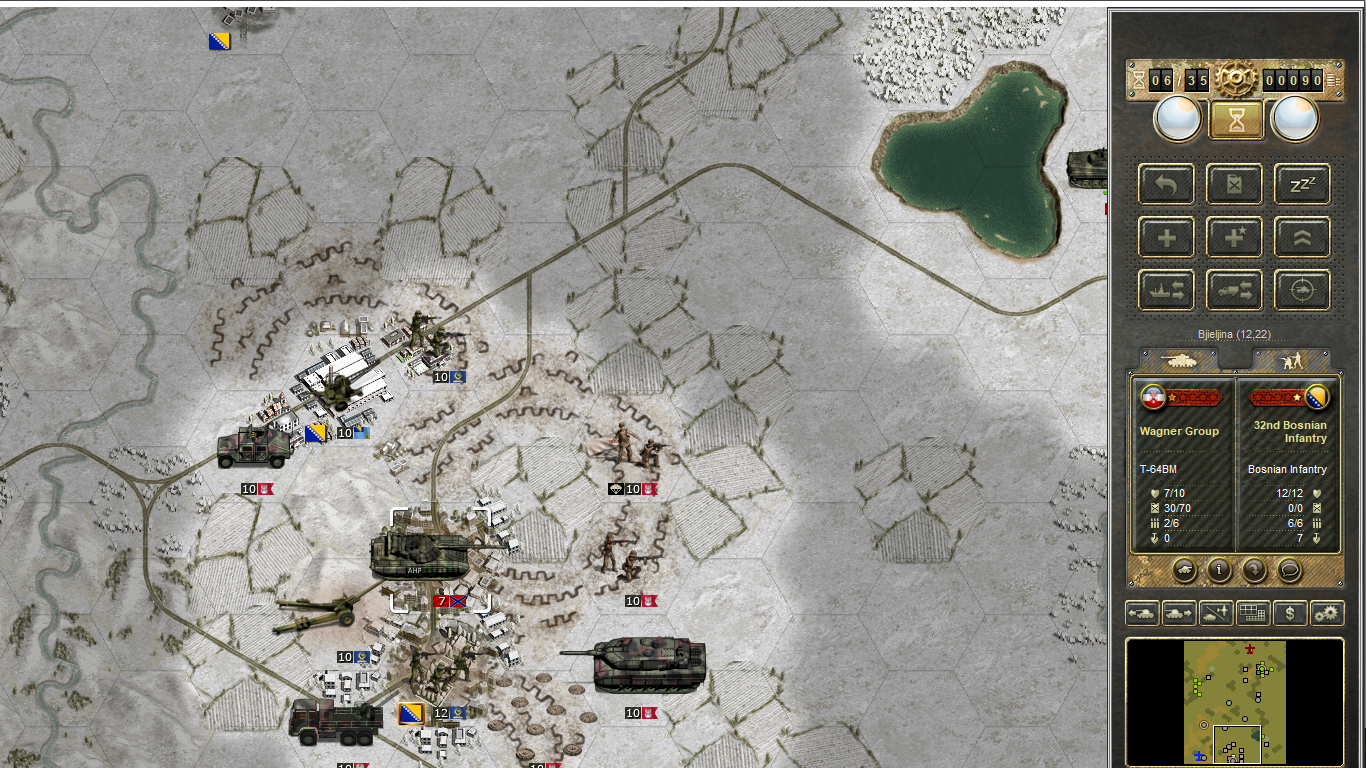The height and width of the screenshot is (768, 1366).
Task: Click the minimap battlefield overview
Action: click(1235, 702)
